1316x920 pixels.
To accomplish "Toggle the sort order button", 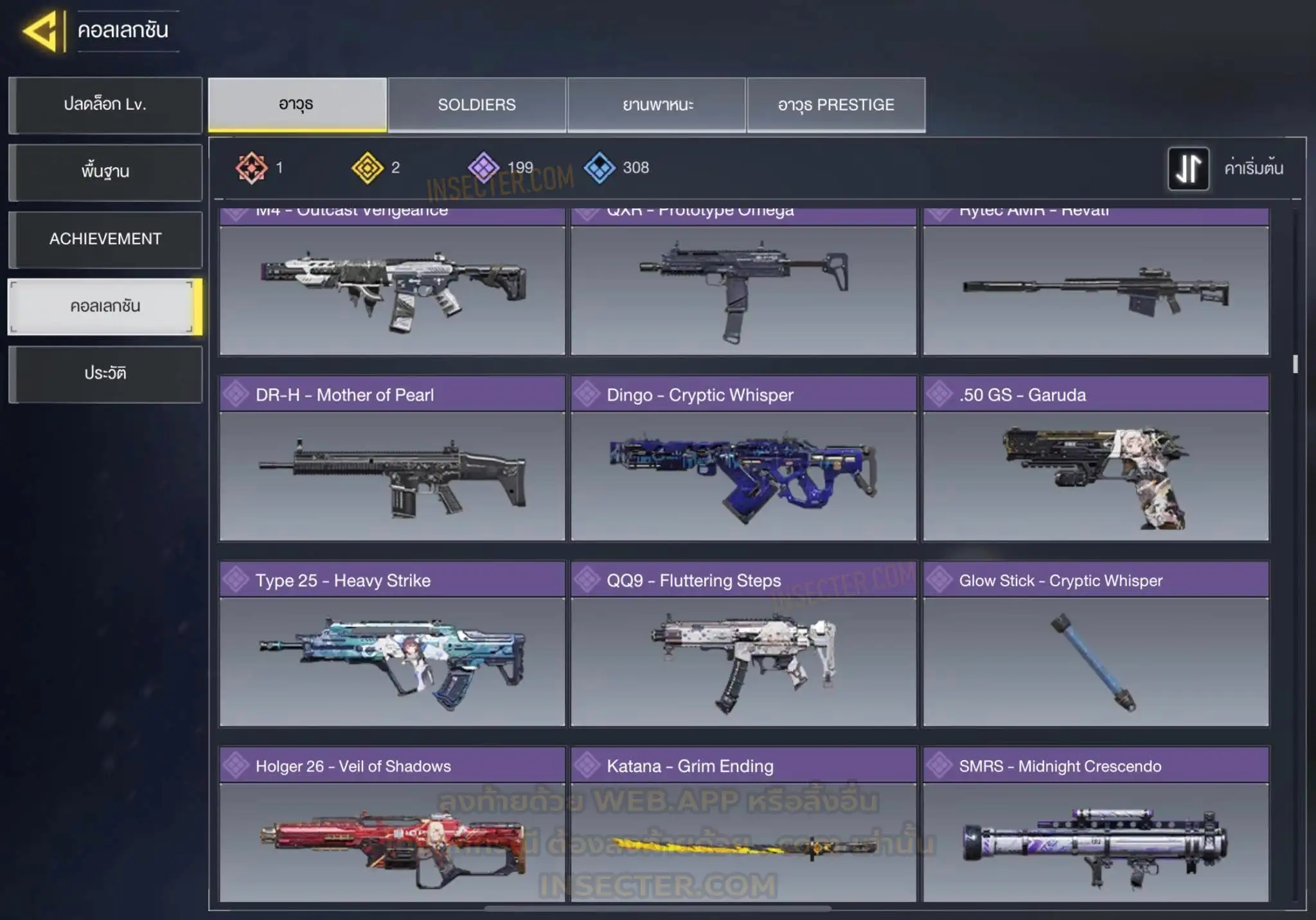I will coord(1188,168).
